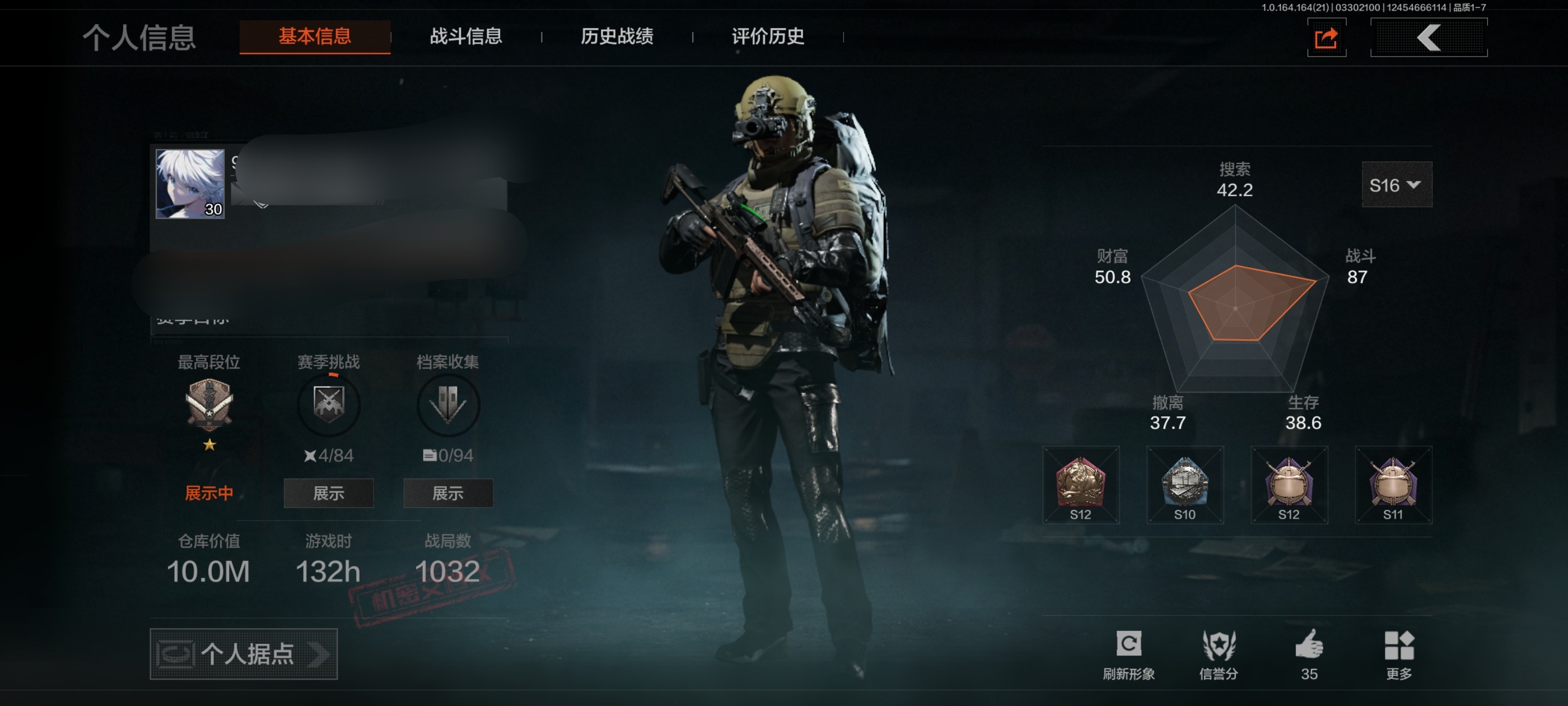1568x706 pixels.
Task: Select the white-haired player avatar
Action: tap(190, 184)
